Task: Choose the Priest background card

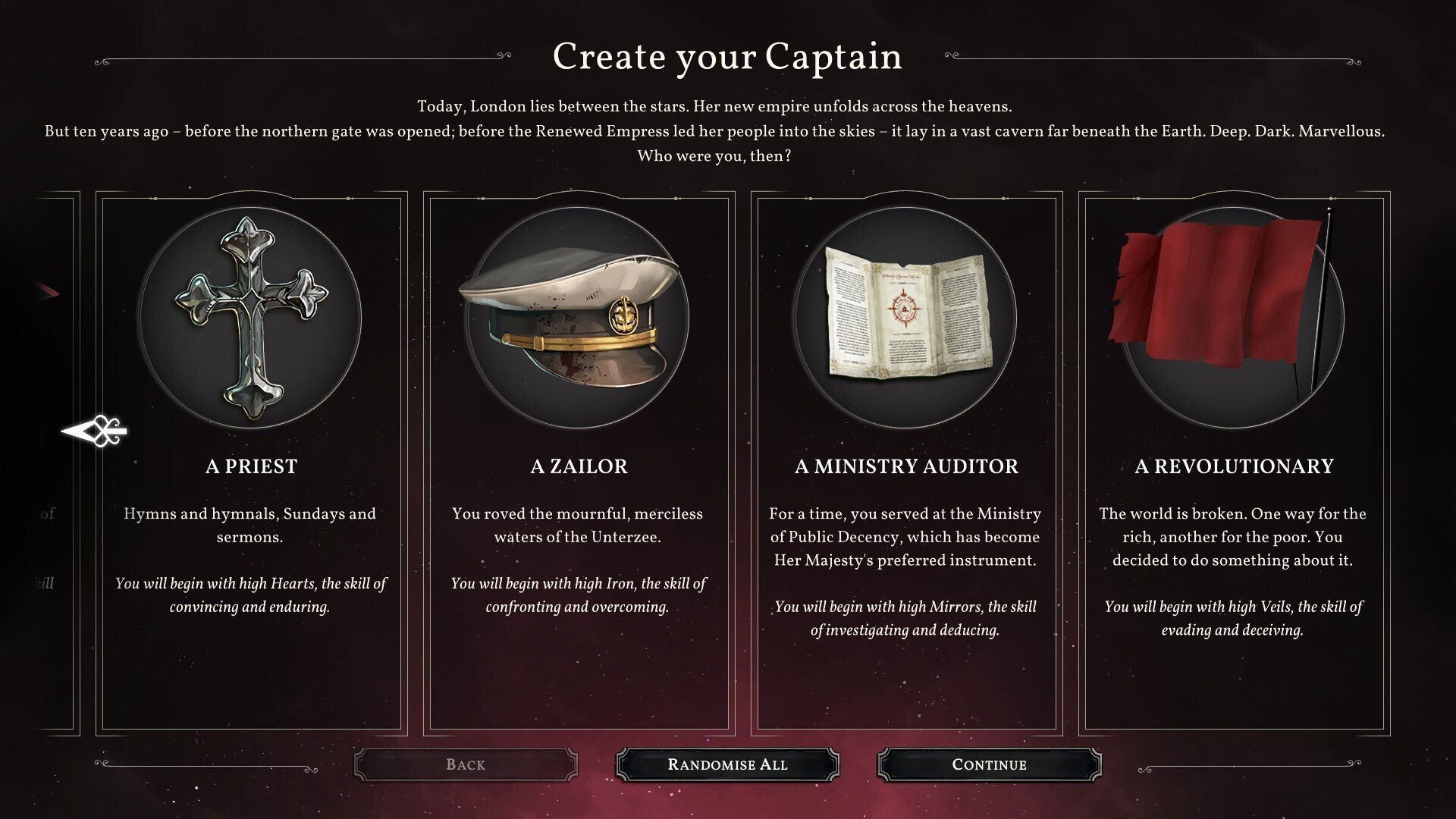Action: pyautogui.click(x=251, y=463)
